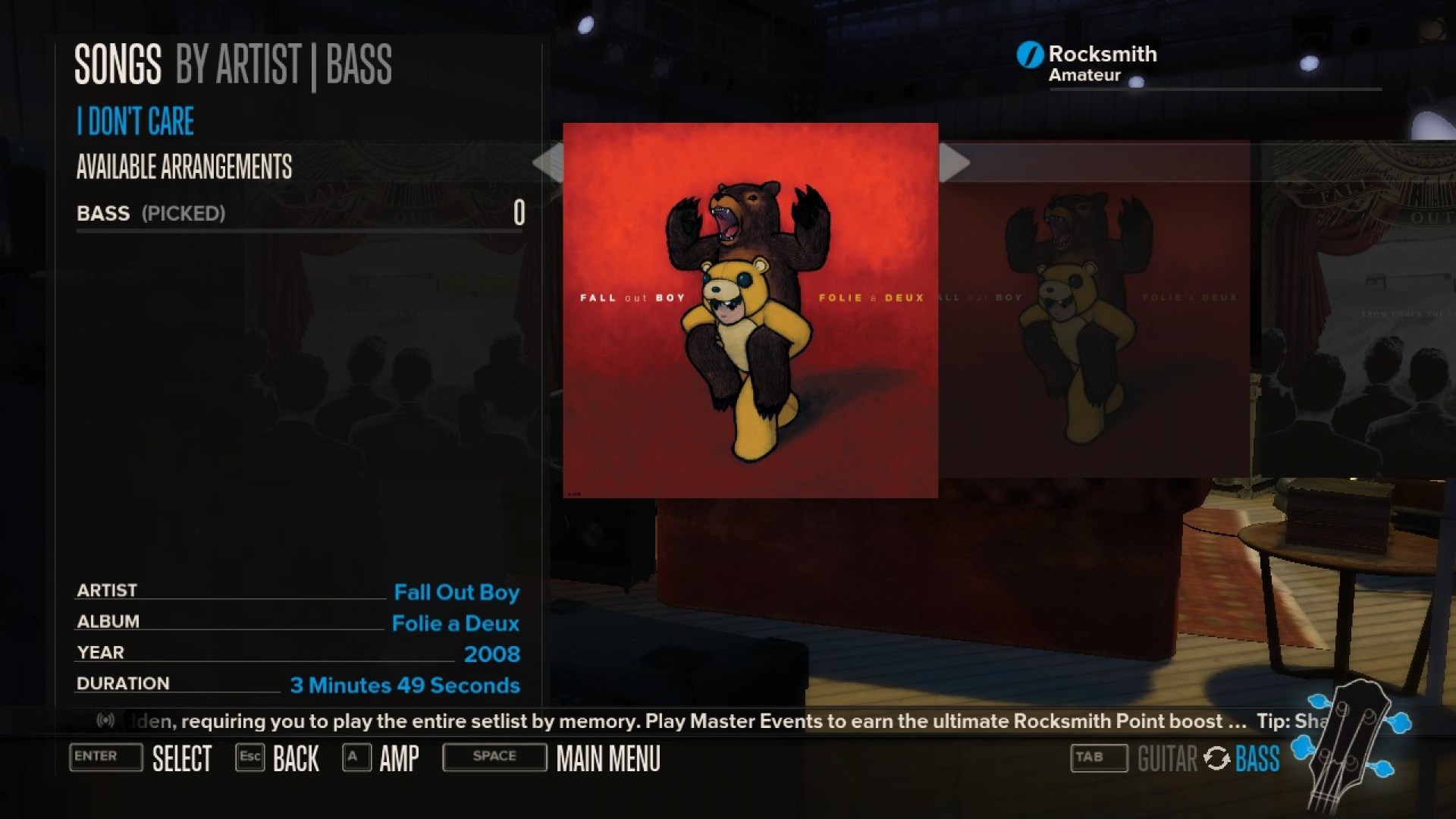Click the Esc key badge
The height and width of the screenshot is (819, 1456).
(250, 757)
